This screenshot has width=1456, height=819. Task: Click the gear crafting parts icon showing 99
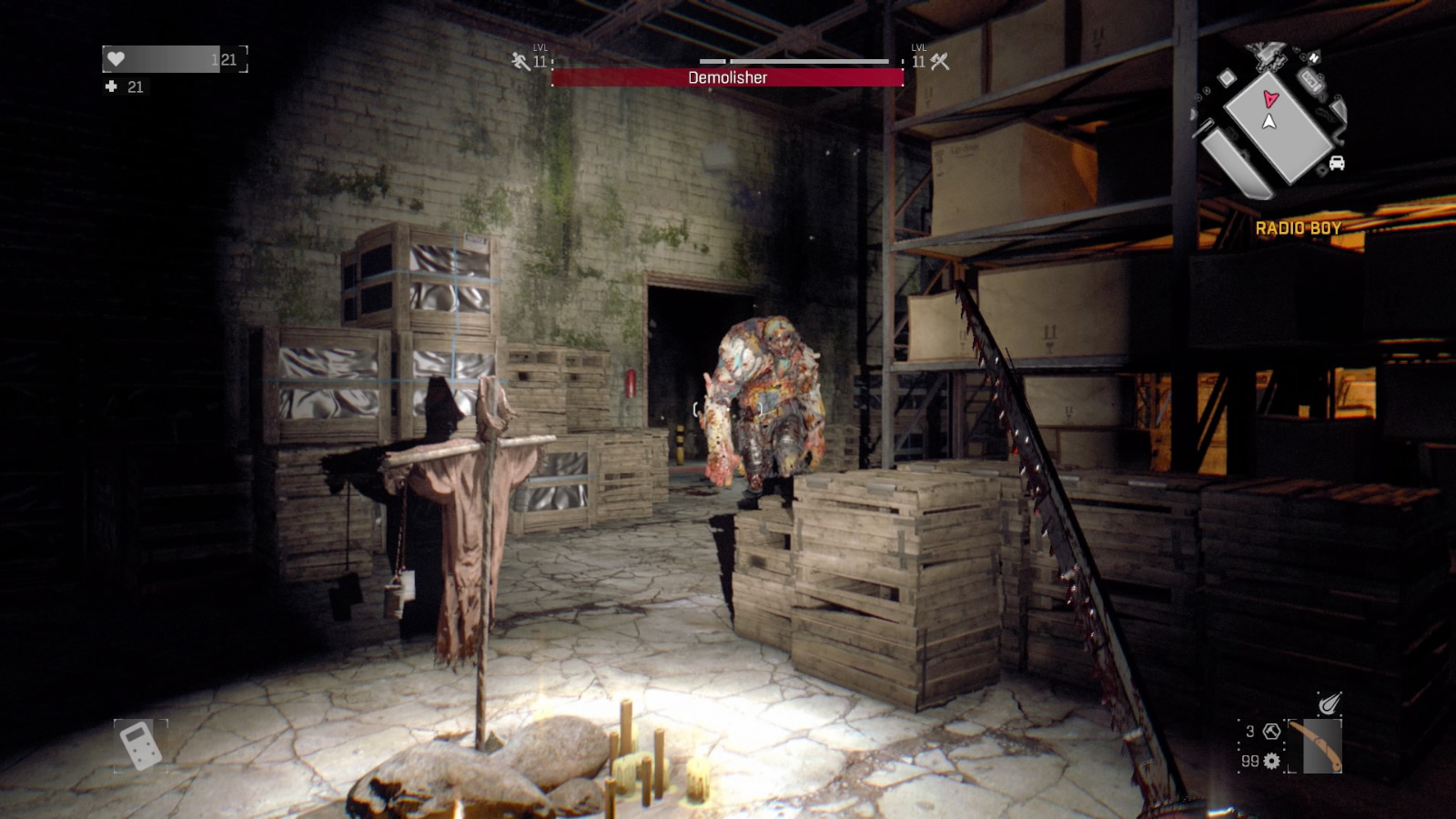(x=1271, y=761)
